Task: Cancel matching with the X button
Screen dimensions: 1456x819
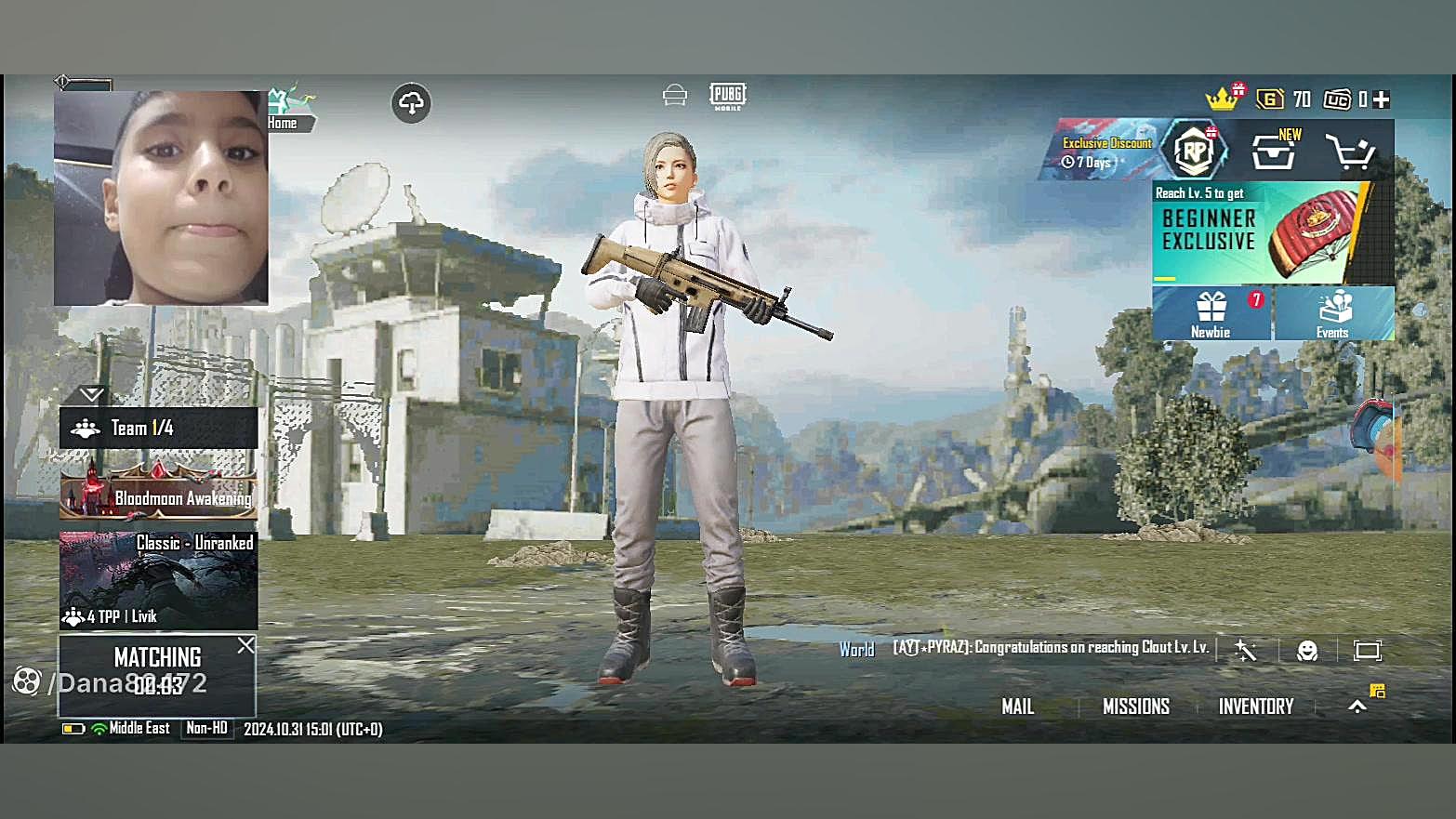Action: point(245,645)
